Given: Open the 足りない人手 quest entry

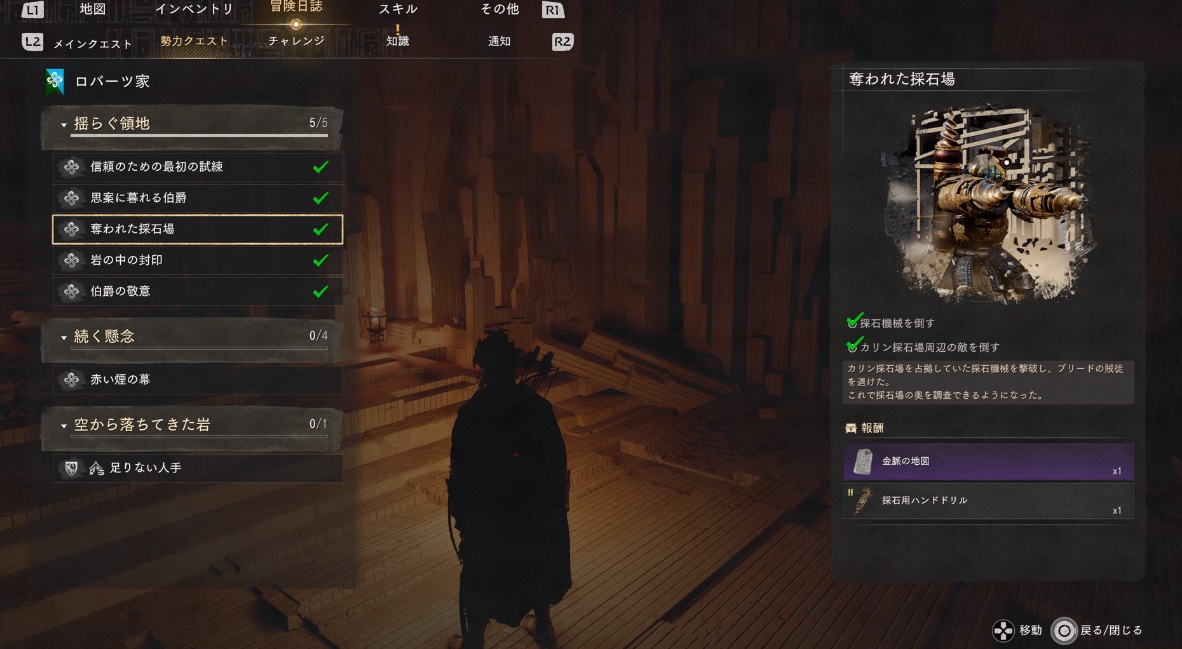Looking at the screenshot, I should (x=197, y=467).
